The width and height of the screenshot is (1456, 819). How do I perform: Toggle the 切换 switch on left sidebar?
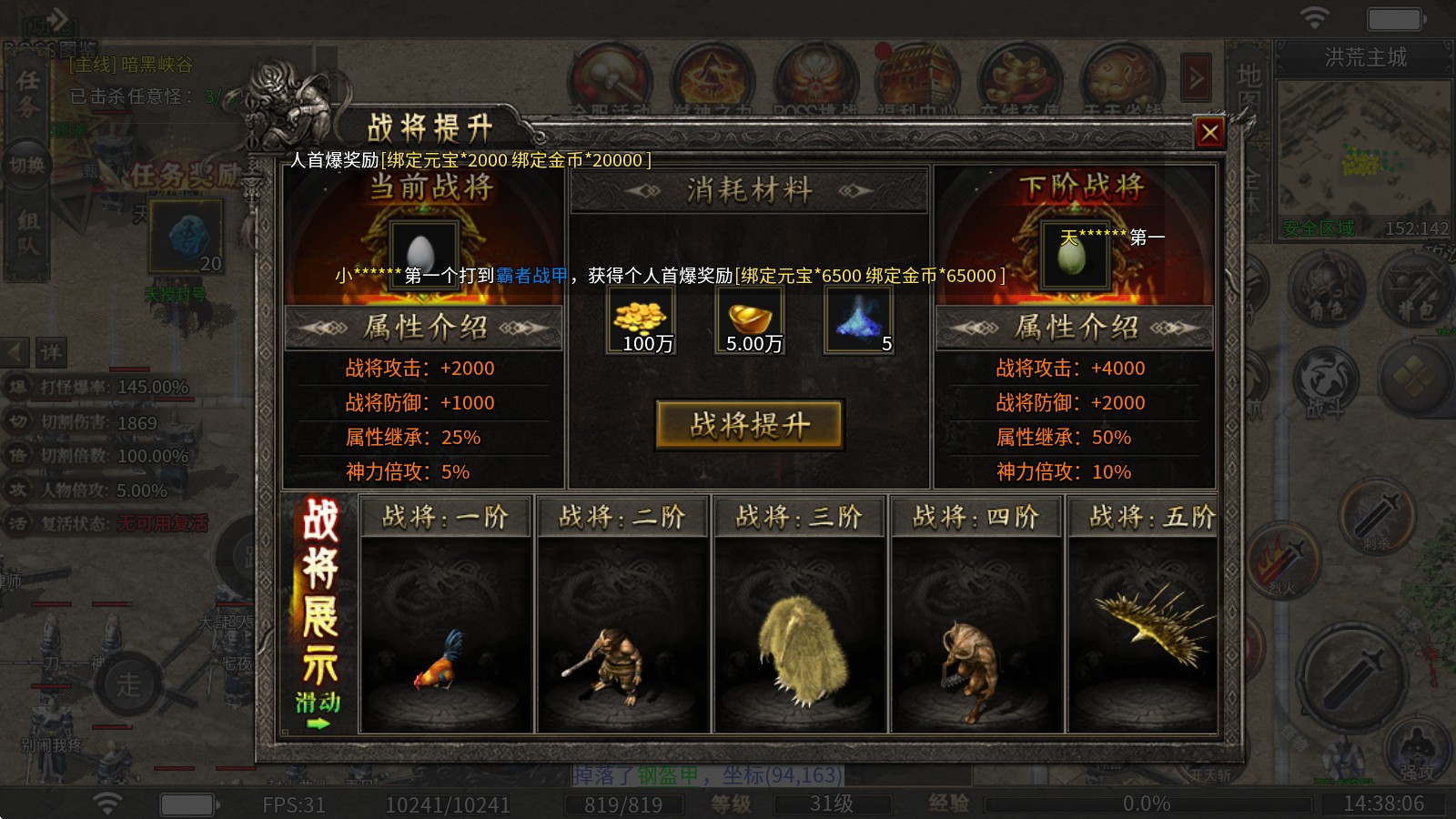coord(27,167)
